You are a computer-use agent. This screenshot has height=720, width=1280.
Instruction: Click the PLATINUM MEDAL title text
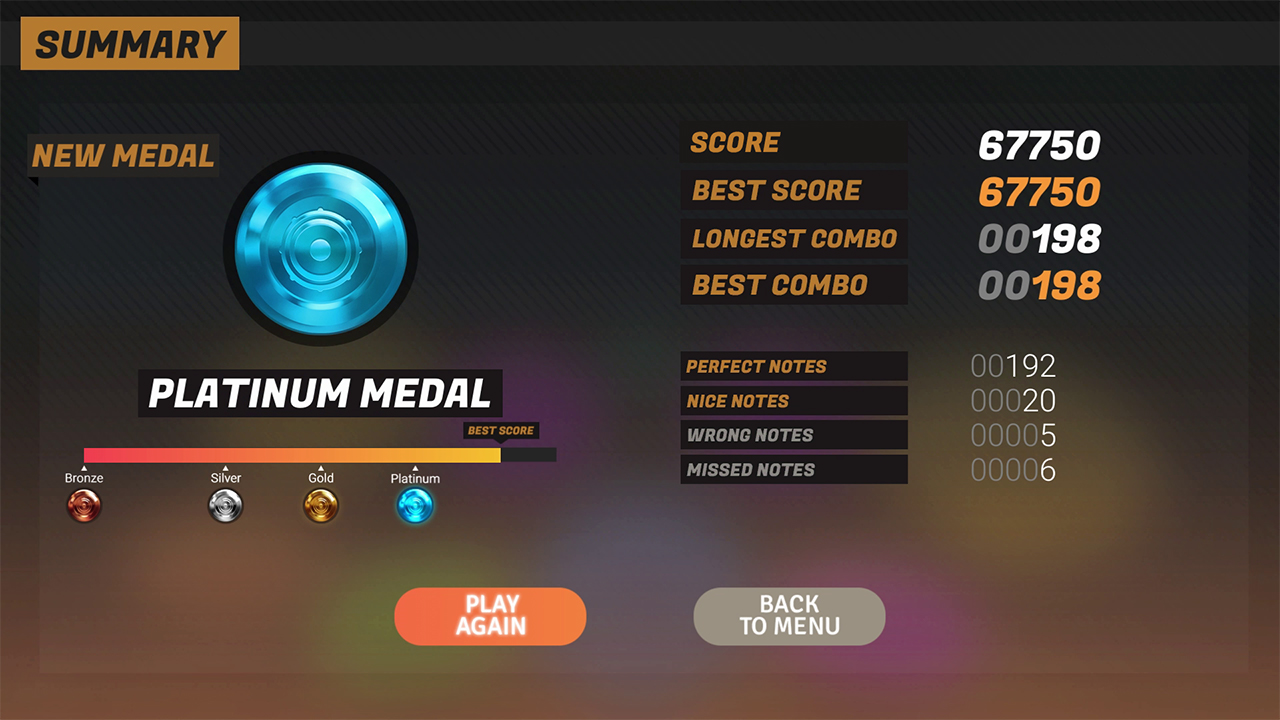(x=320, y=395)
